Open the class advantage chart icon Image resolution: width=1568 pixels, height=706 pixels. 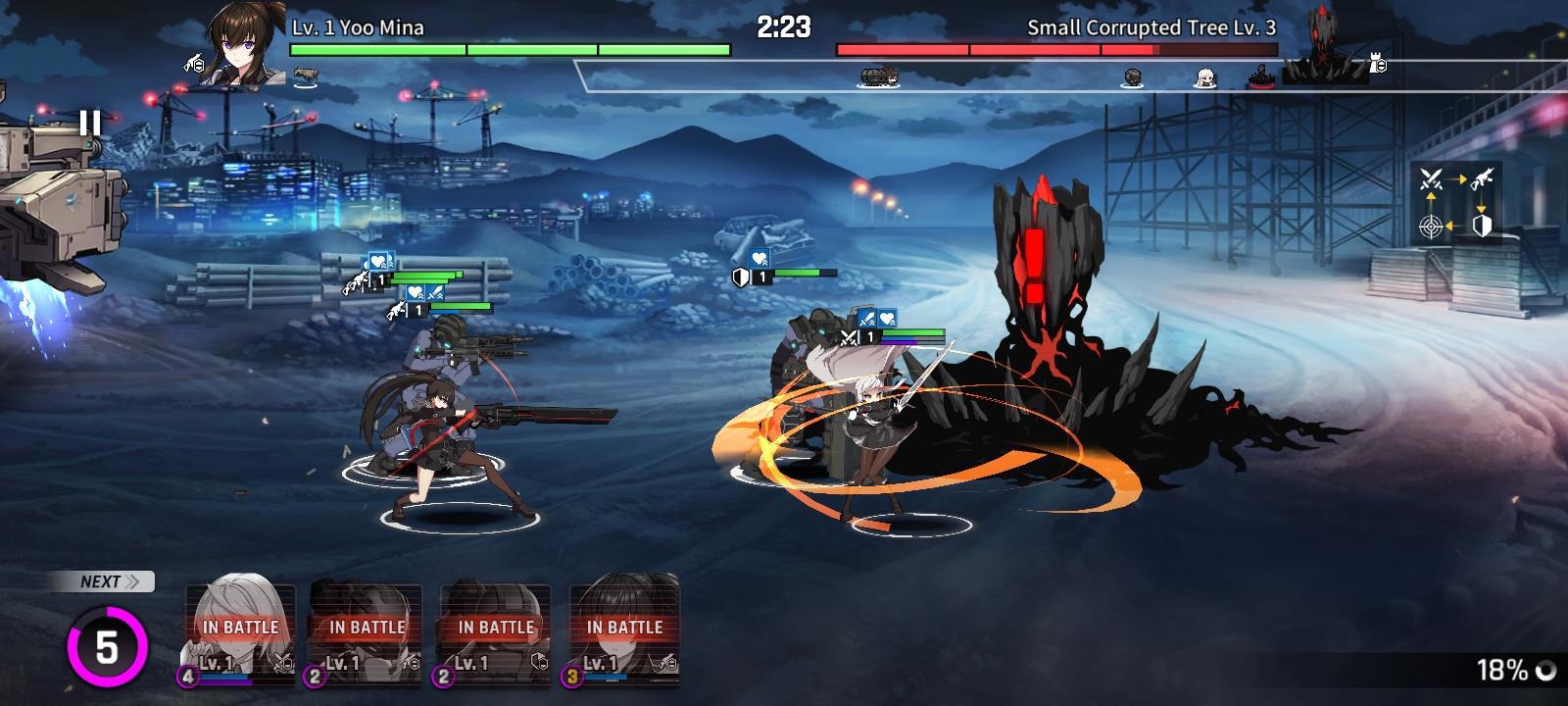[1456, 202]
